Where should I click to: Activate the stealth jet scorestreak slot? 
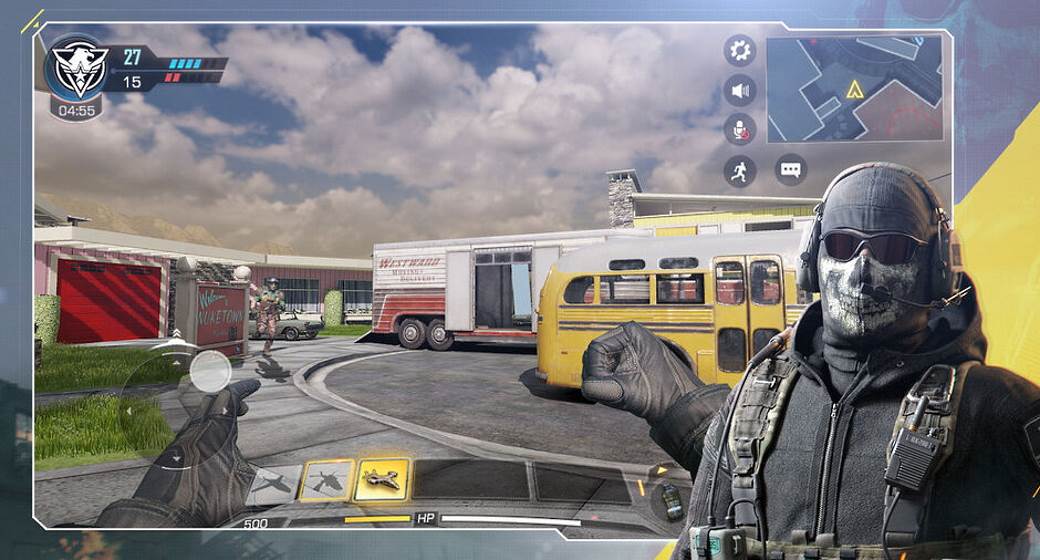tap(326, 481)
